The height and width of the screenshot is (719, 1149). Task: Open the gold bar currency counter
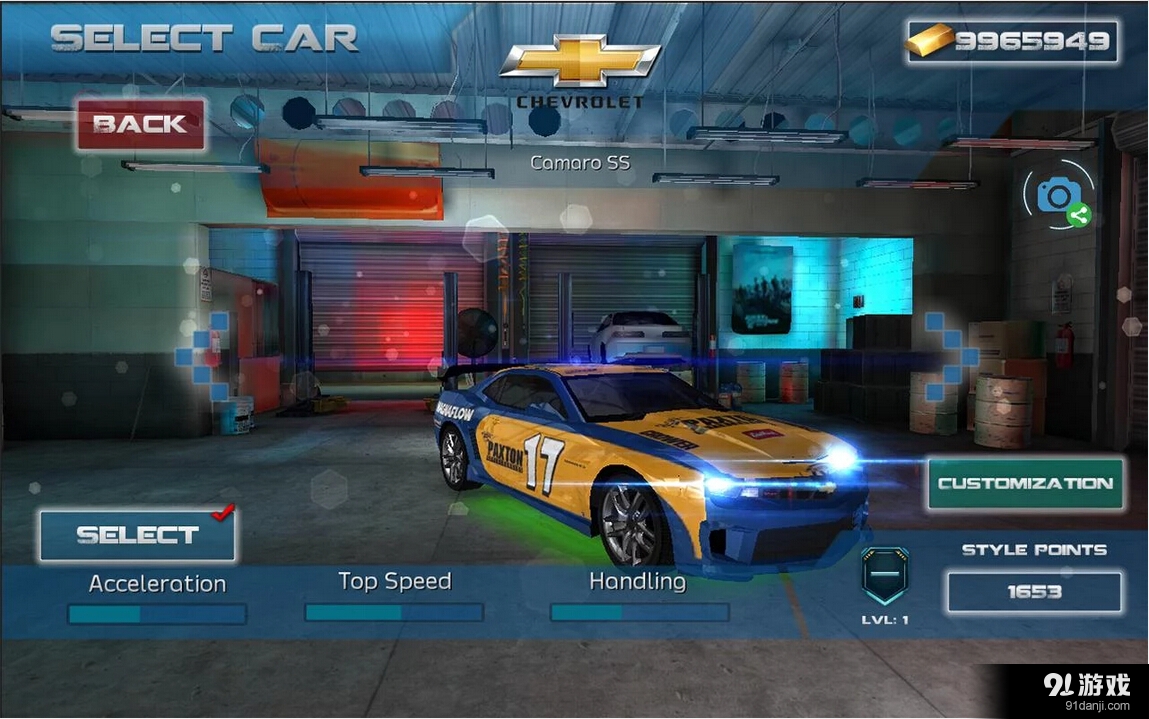pos(1011,42)
